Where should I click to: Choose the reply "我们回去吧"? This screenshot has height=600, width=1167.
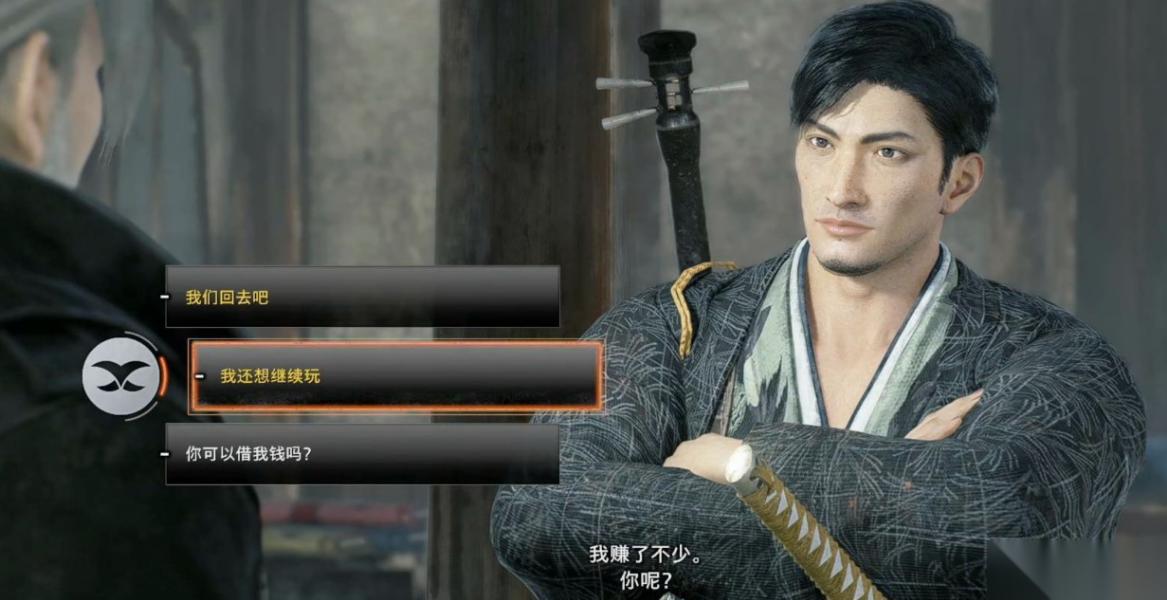tap(362, 297)
